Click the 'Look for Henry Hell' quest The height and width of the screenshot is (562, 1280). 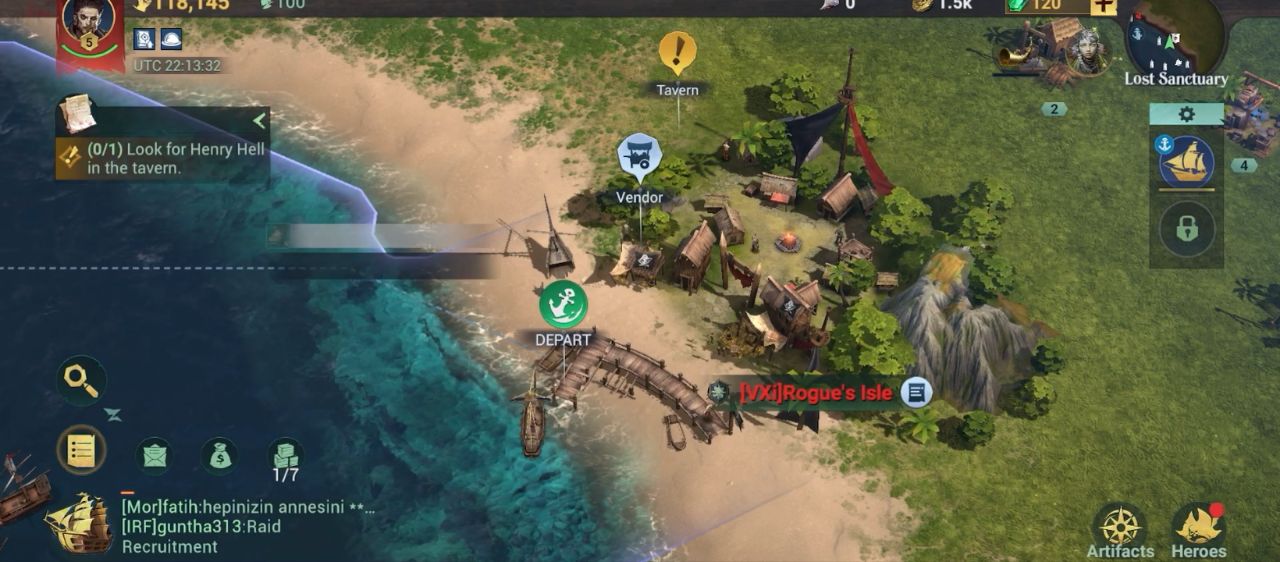[160, 159]
